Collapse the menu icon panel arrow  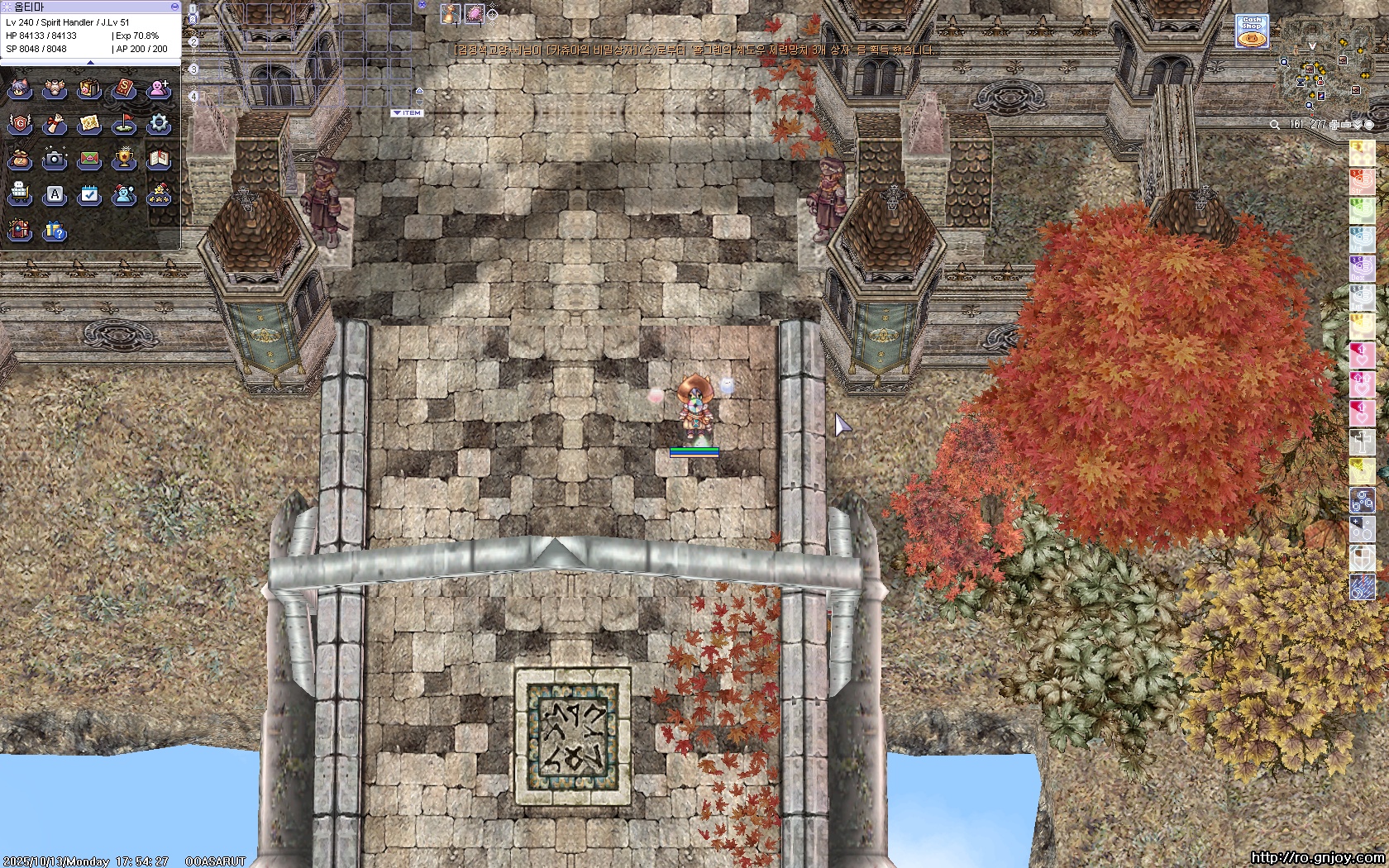90,62
